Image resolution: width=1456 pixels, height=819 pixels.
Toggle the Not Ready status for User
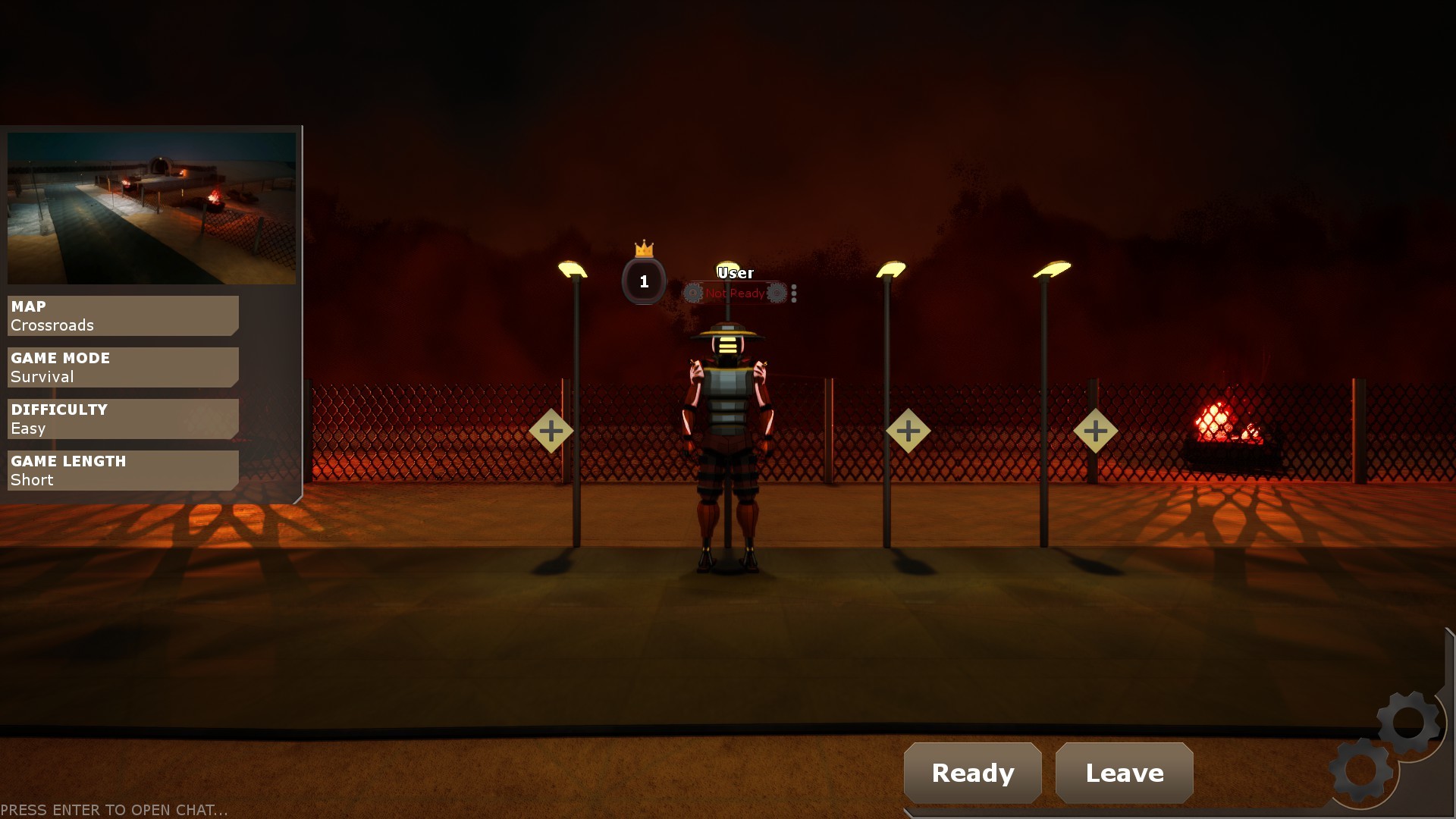pos(734,293)
